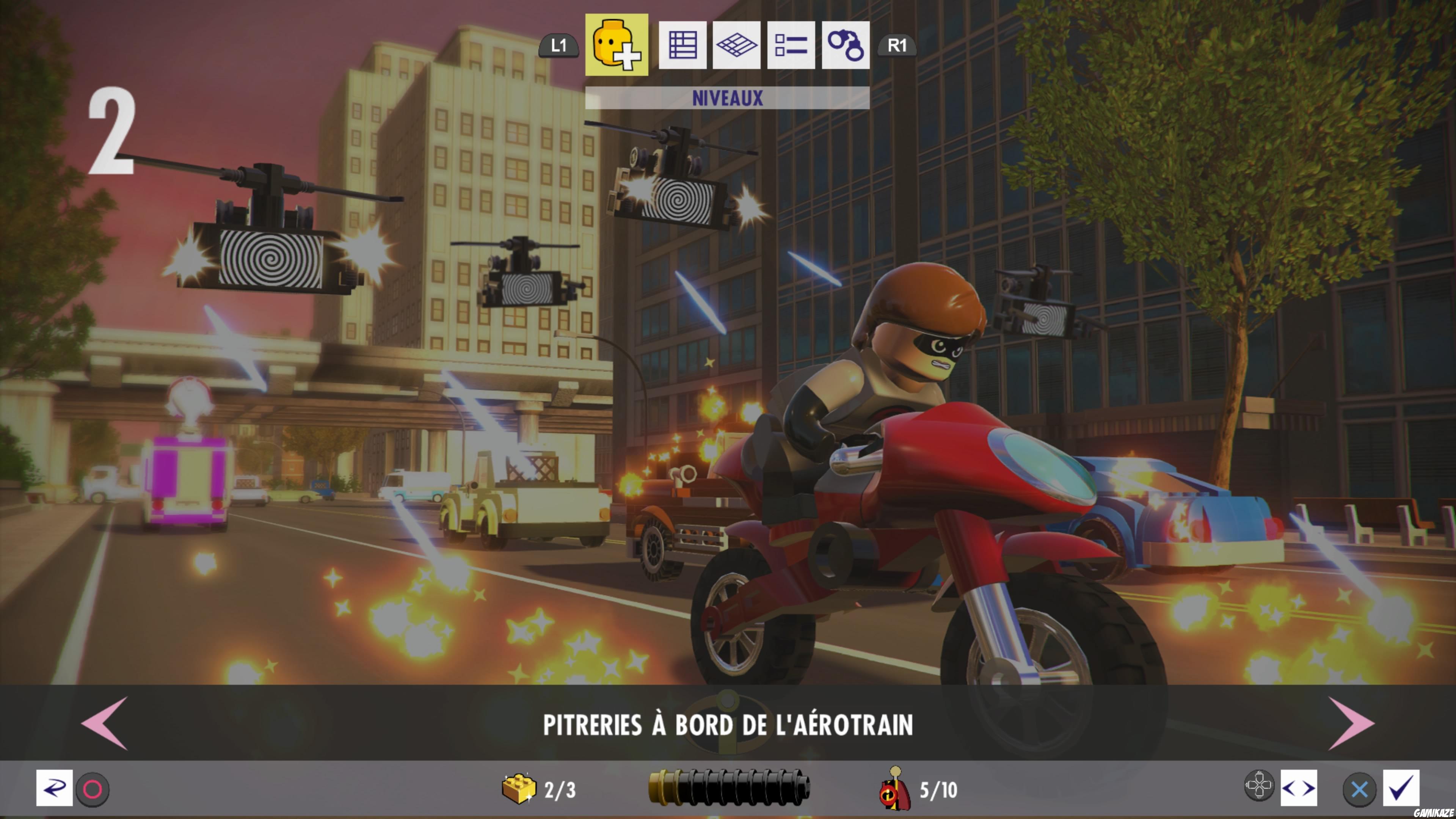This screenshot has height=819, width=1456.
Task: Select the diamond-shaped levels map icon
Action: 736,45
